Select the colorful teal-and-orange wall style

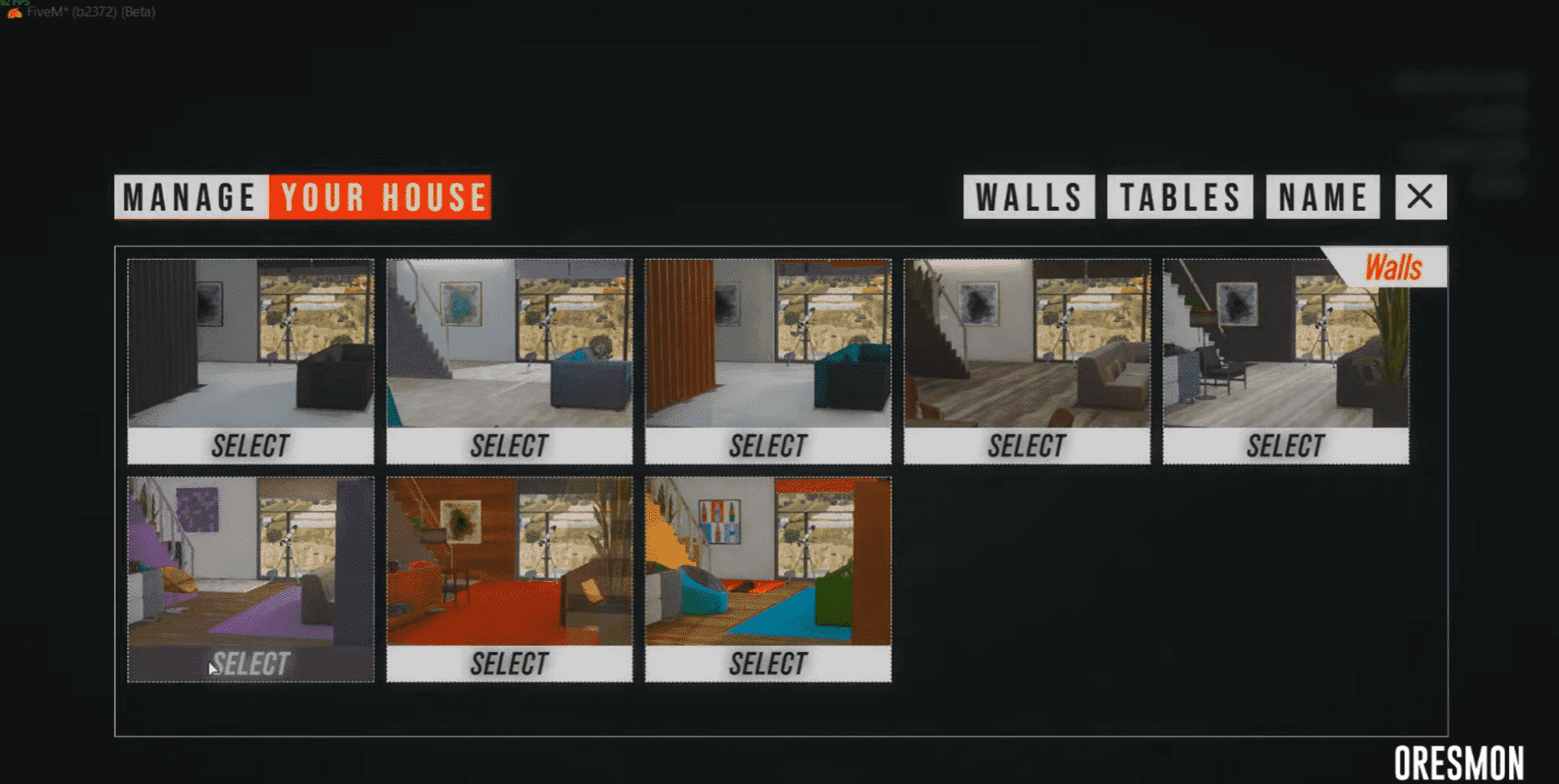pyautogui.click(x=767, y=662)
